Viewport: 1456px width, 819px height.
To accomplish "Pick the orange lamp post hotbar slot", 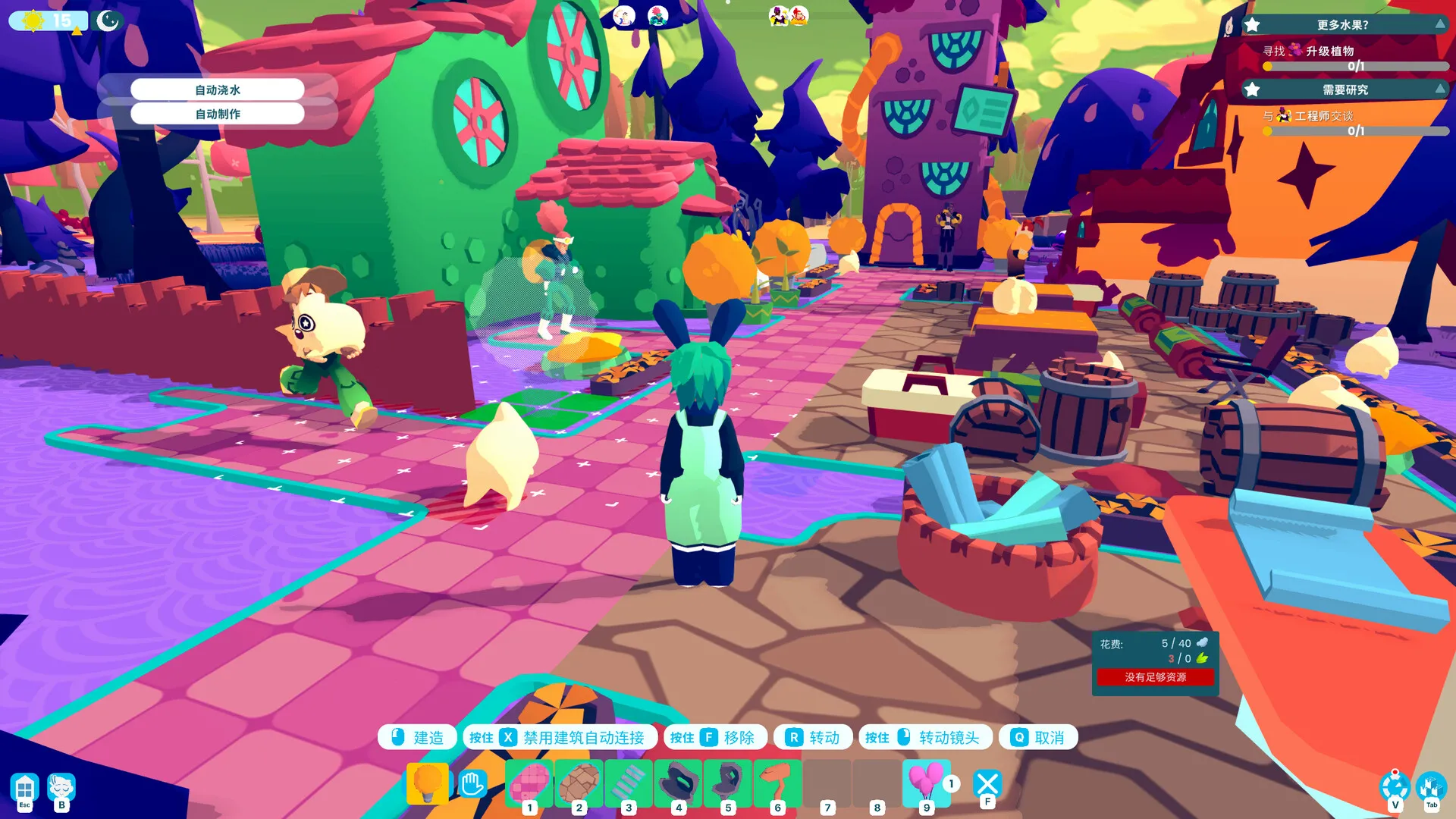I will tap(777, 783).
